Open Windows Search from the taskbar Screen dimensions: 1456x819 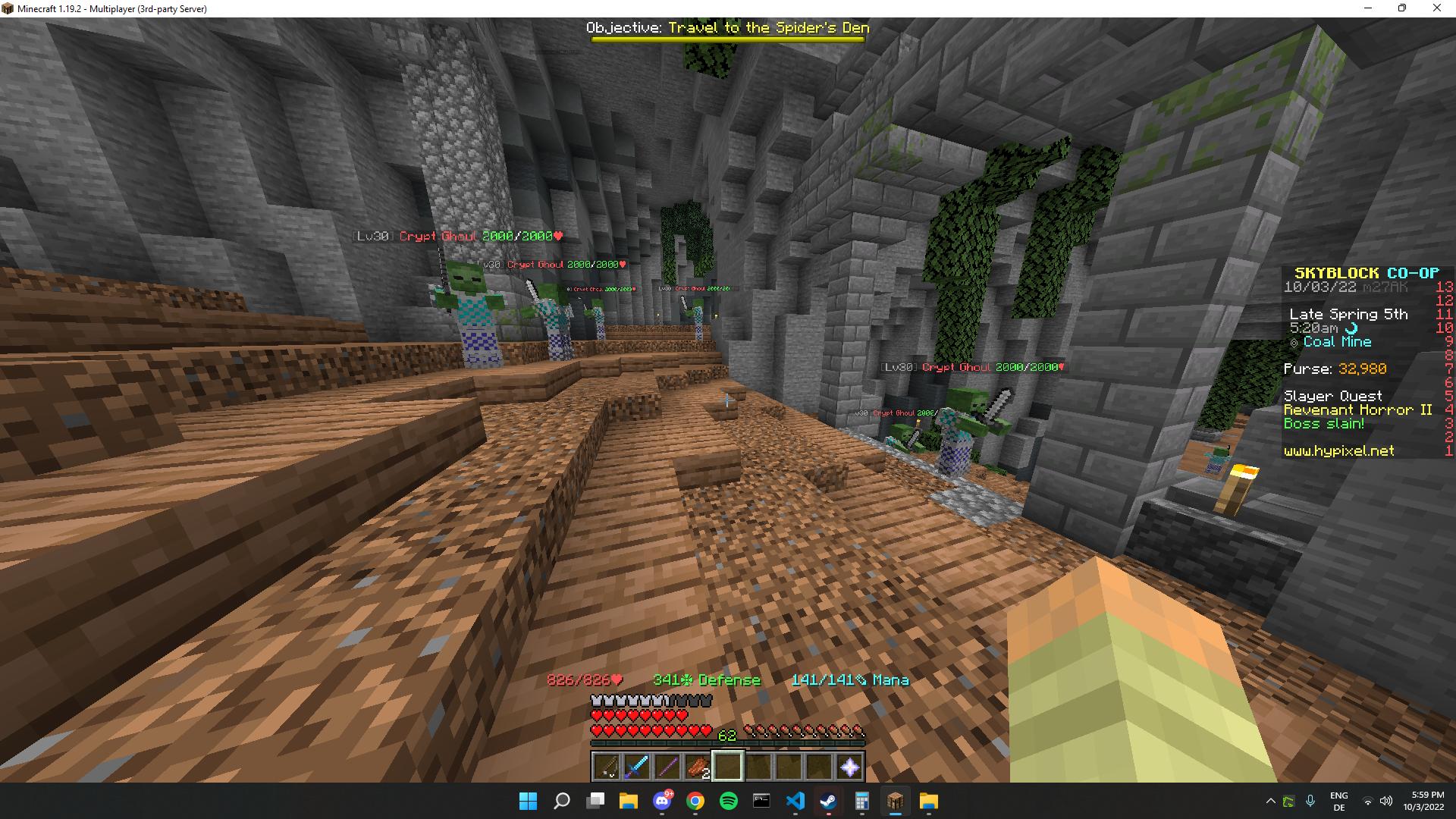click(x=562, y=802)
